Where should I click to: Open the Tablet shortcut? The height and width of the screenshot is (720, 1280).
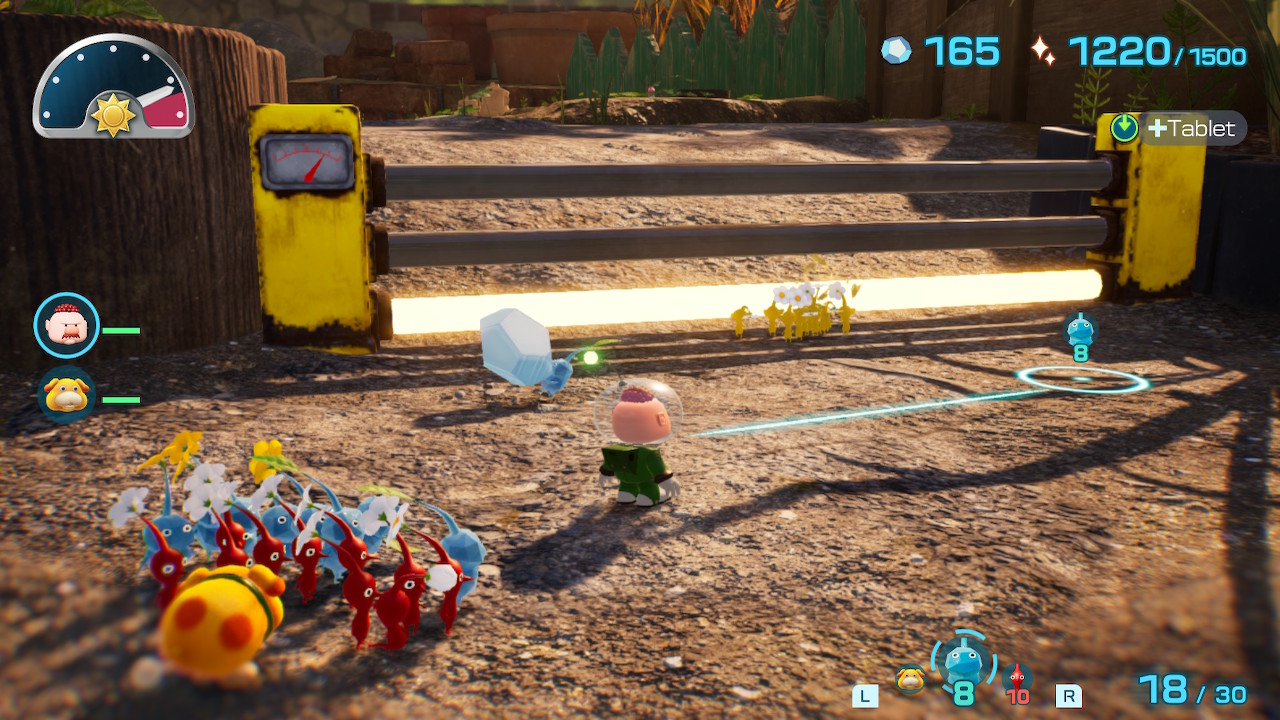tap(1178, 128)
